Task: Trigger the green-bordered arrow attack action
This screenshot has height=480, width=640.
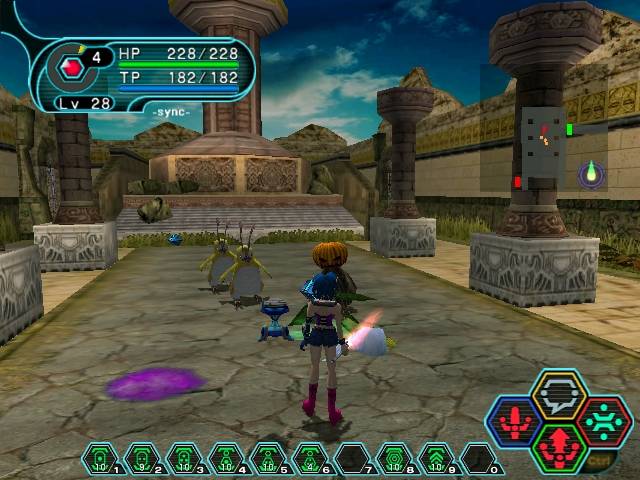Action: coord(558,447)
